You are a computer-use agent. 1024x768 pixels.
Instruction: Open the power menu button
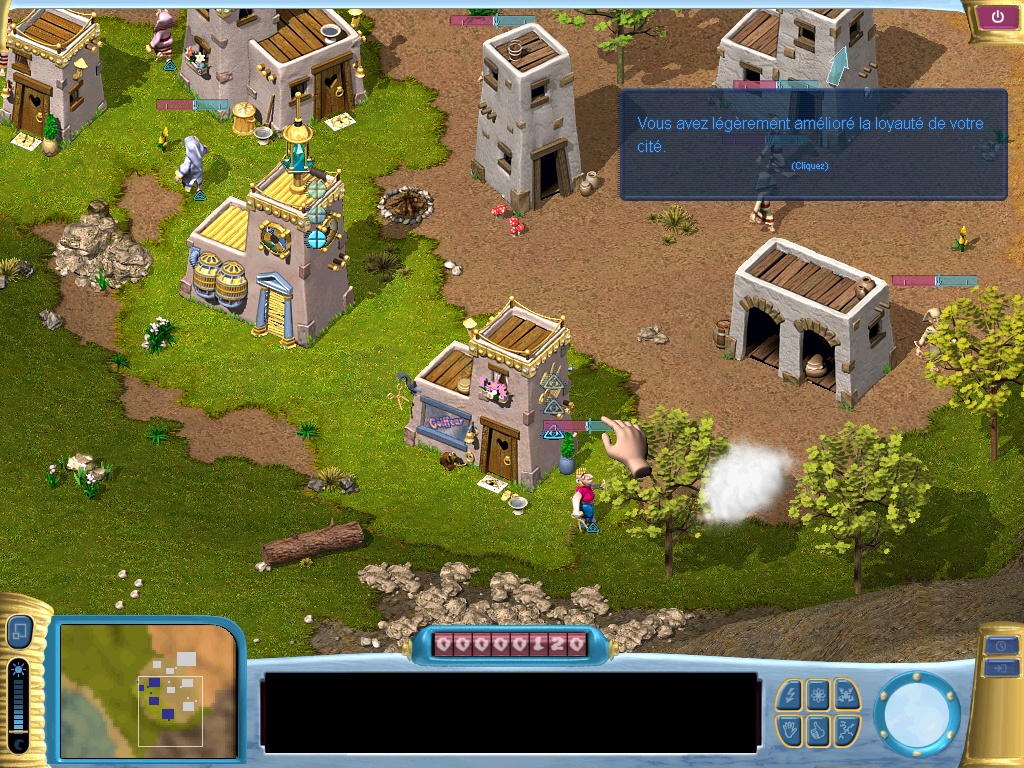click(998, 17)
